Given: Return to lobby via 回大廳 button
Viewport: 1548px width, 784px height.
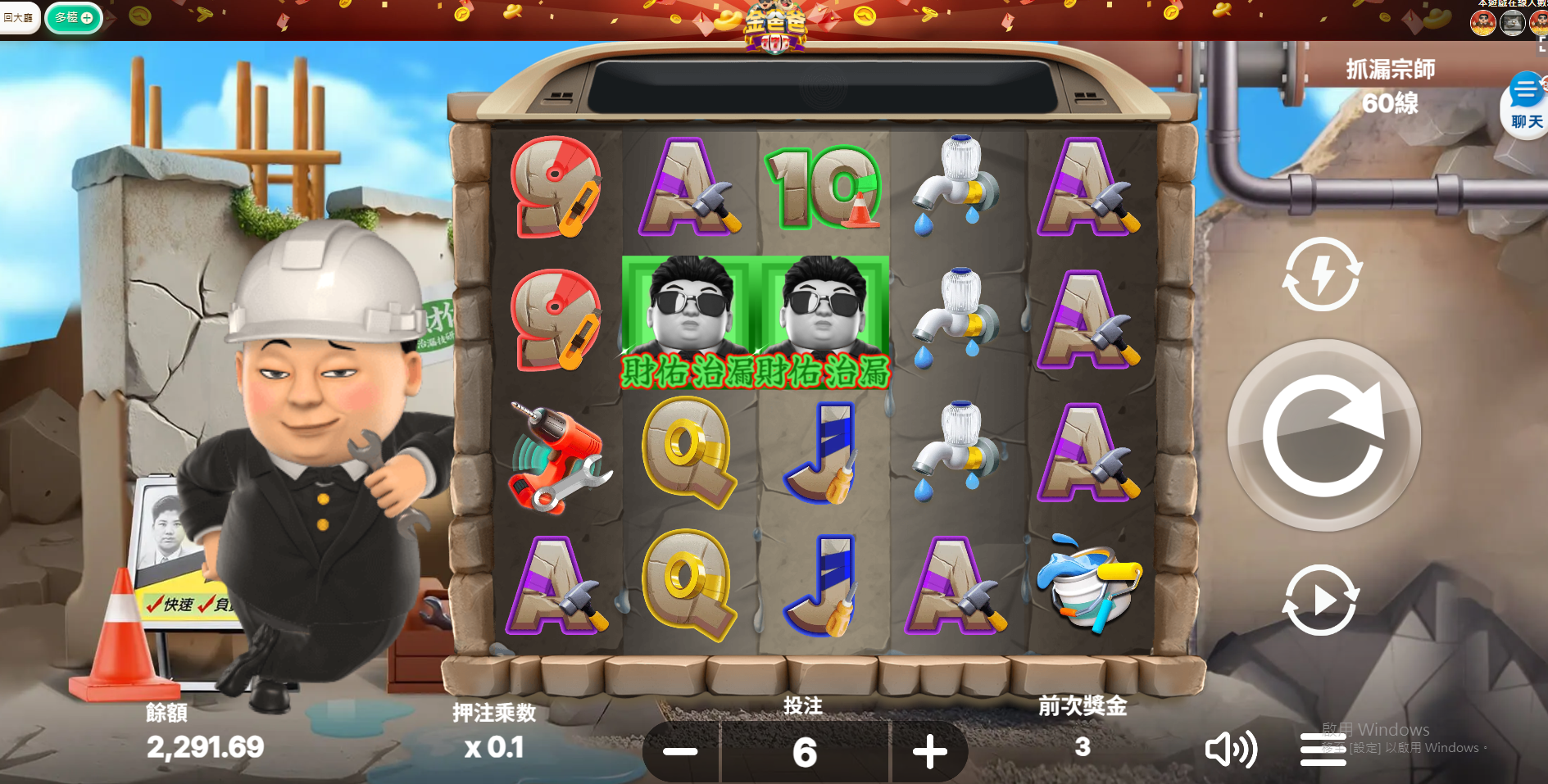Looking at the screenshot, I should tap(19, 17).
